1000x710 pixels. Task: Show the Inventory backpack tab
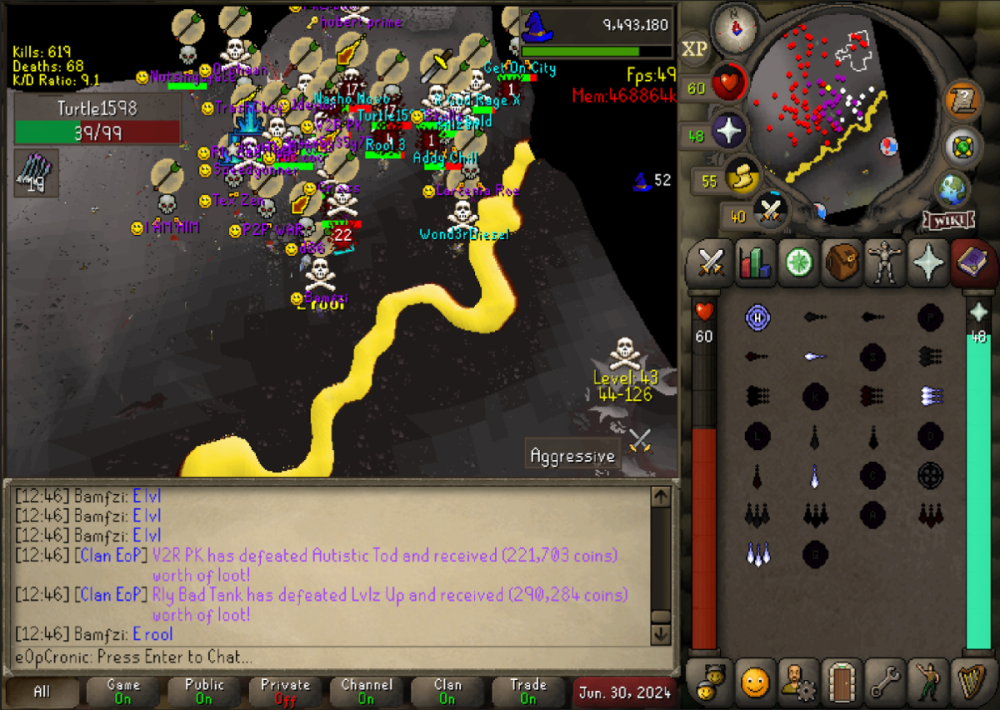tap(842, 263)
